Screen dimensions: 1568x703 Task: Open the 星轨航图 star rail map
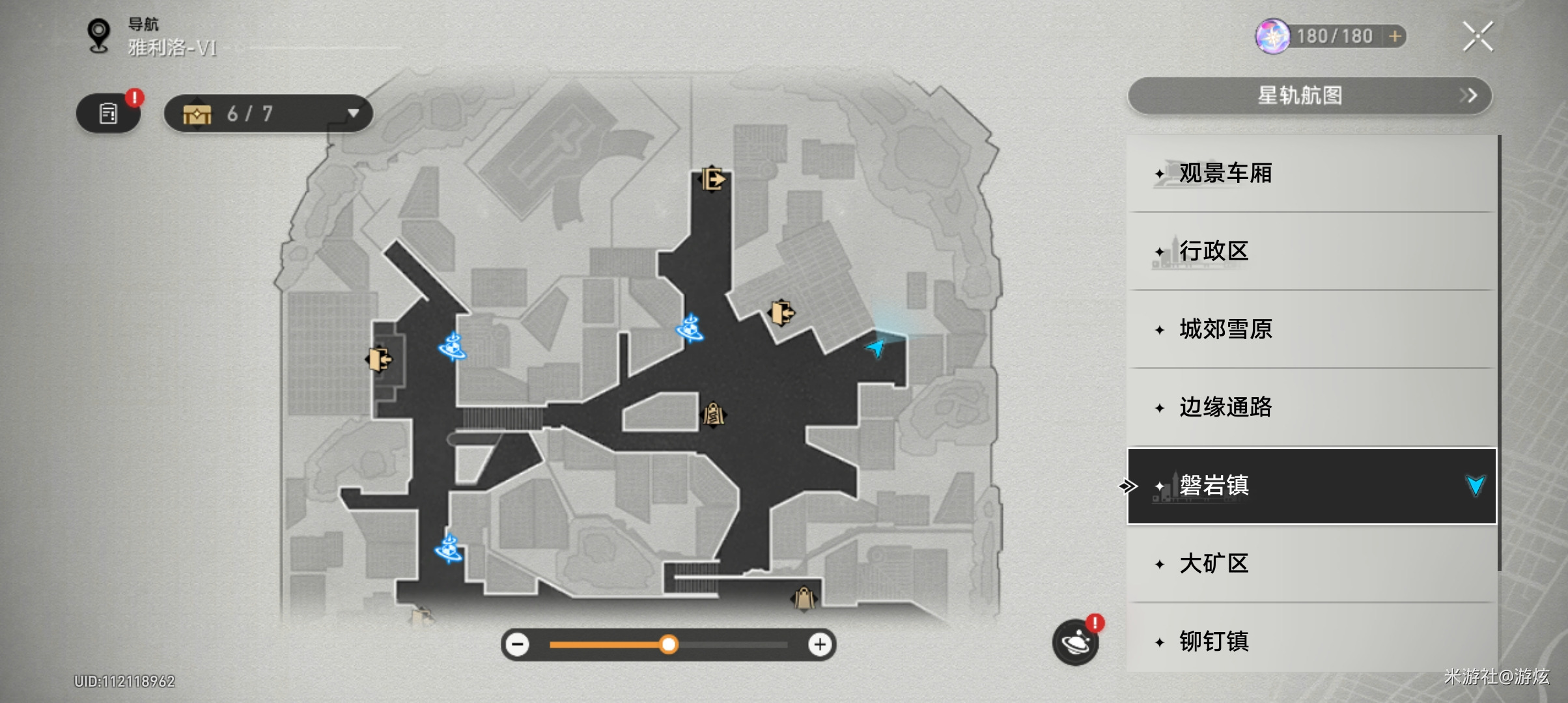(x=1309, y=96)
